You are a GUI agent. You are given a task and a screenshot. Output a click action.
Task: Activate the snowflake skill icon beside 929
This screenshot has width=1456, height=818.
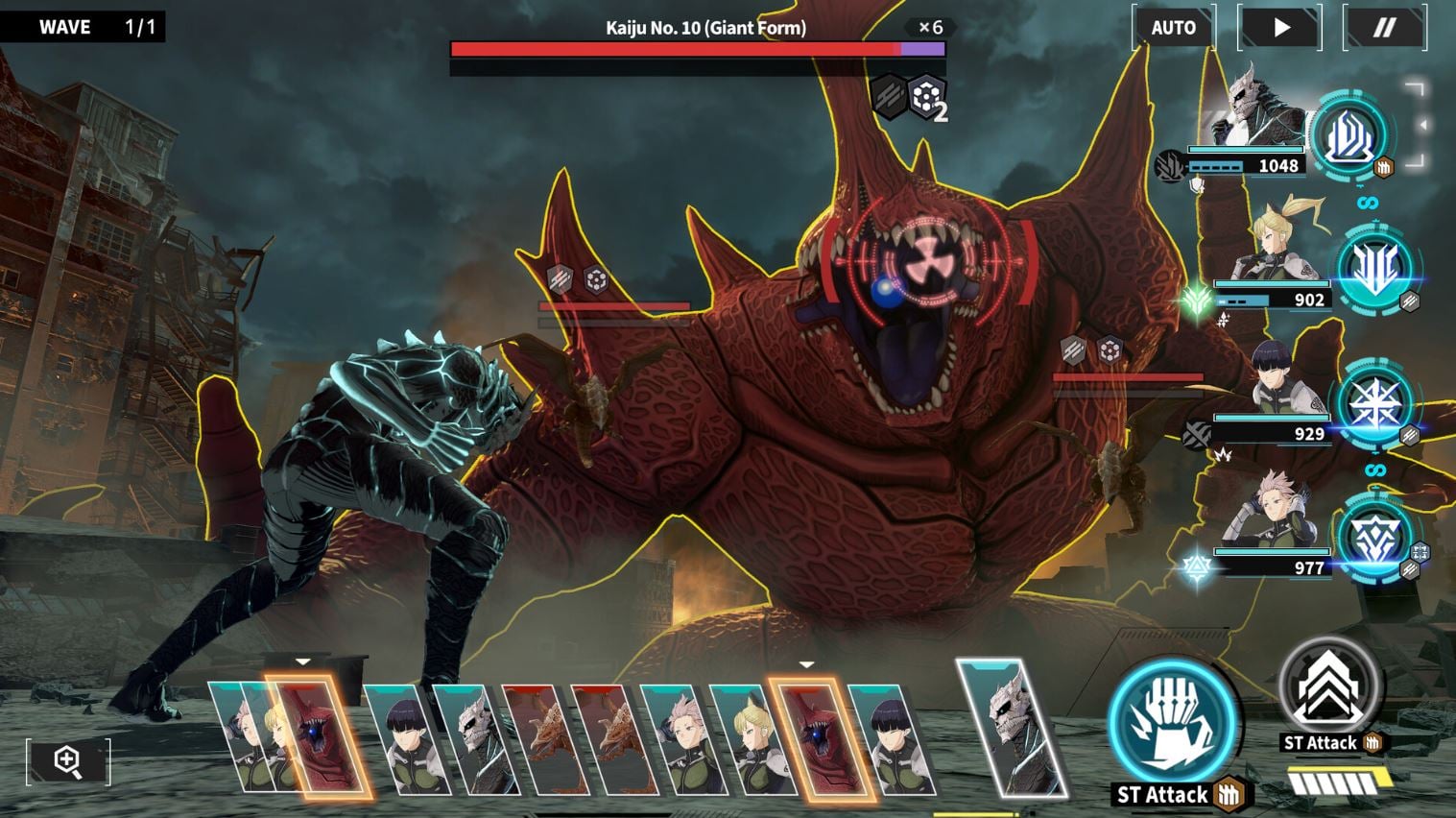pos(1376,404)
